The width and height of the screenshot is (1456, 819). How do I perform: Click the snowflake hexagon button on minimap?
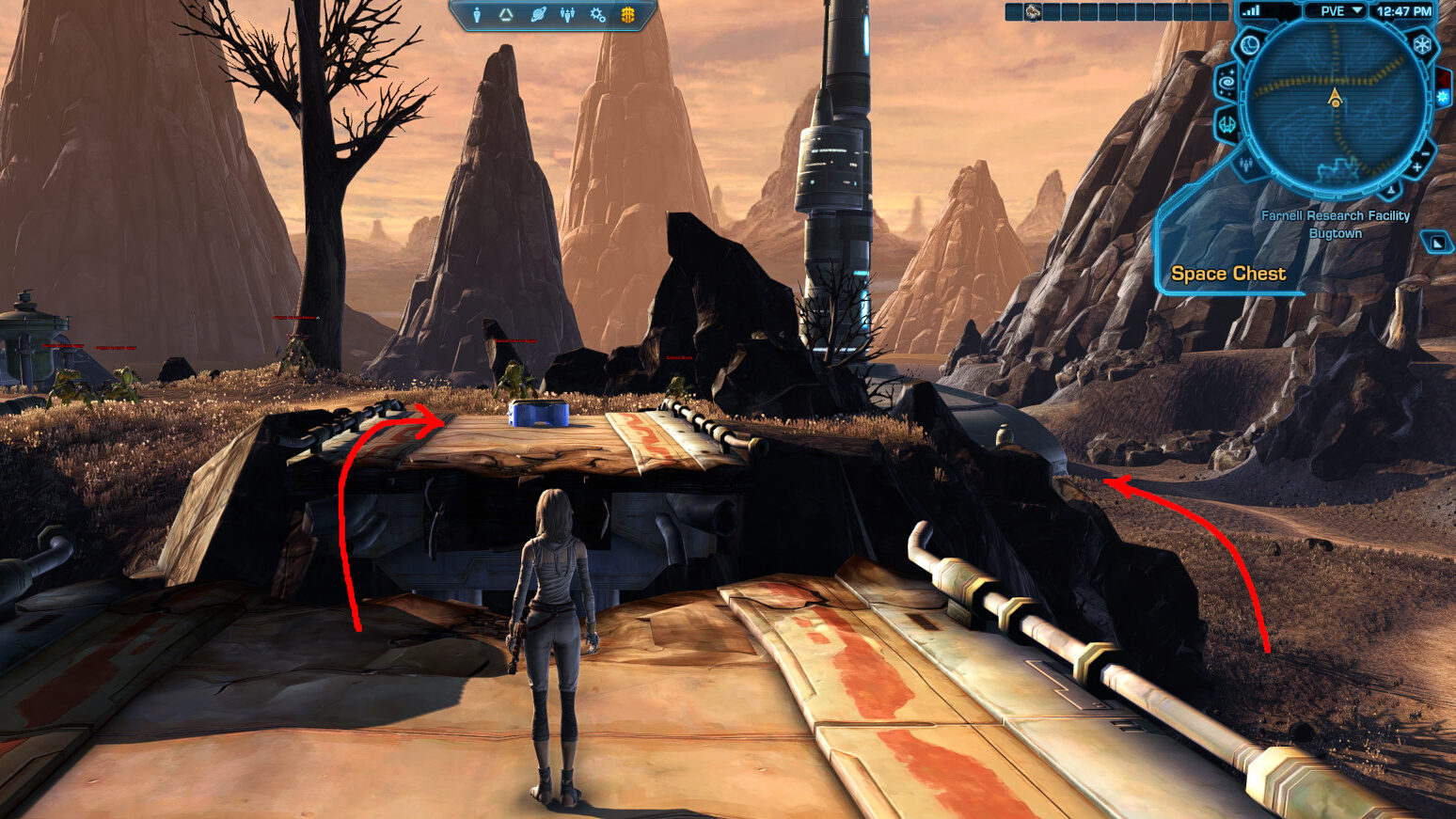coord(1422,44)
